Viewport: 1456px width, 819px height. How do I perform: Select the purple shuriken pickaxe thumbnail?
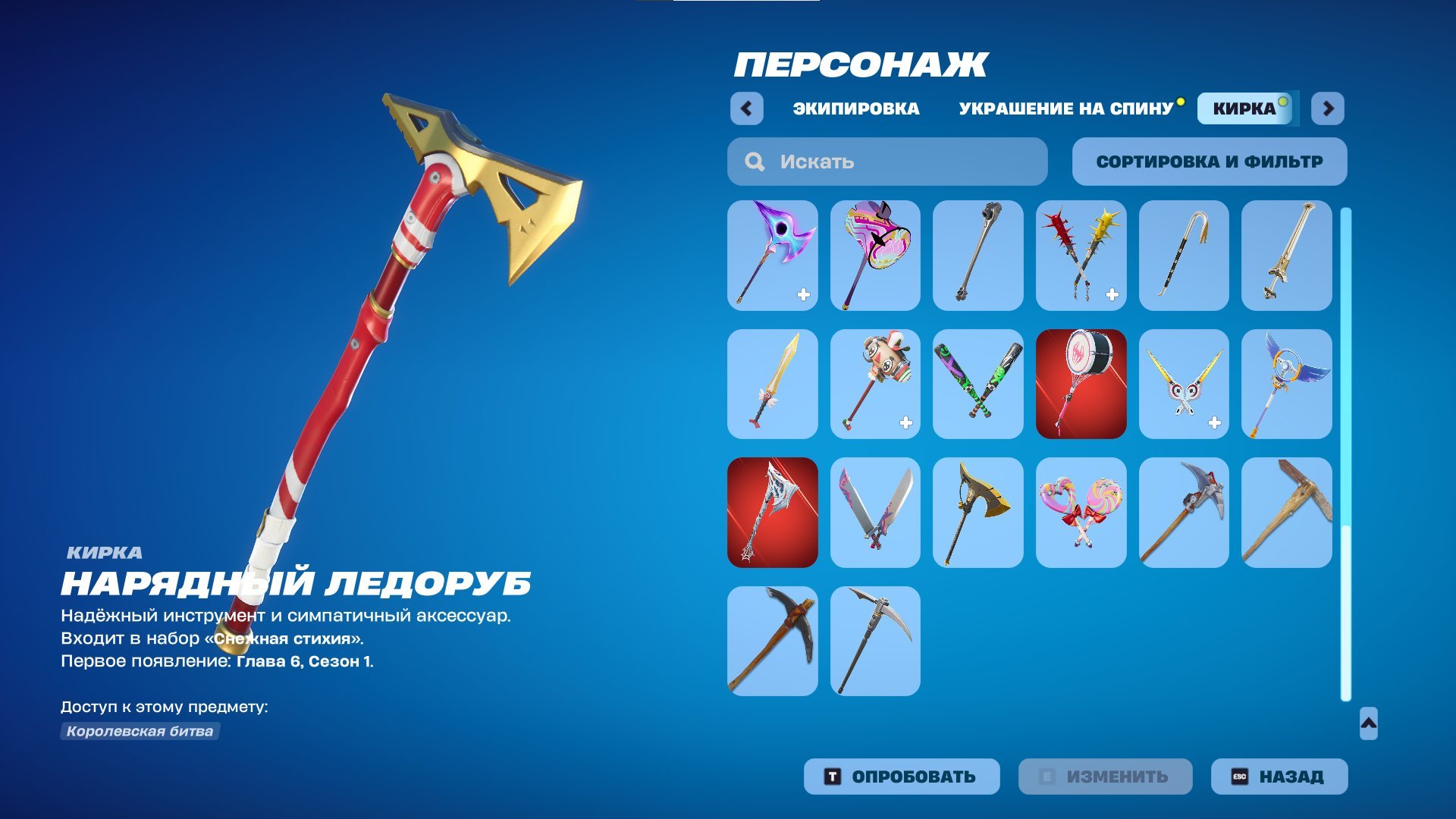(772, 255)
